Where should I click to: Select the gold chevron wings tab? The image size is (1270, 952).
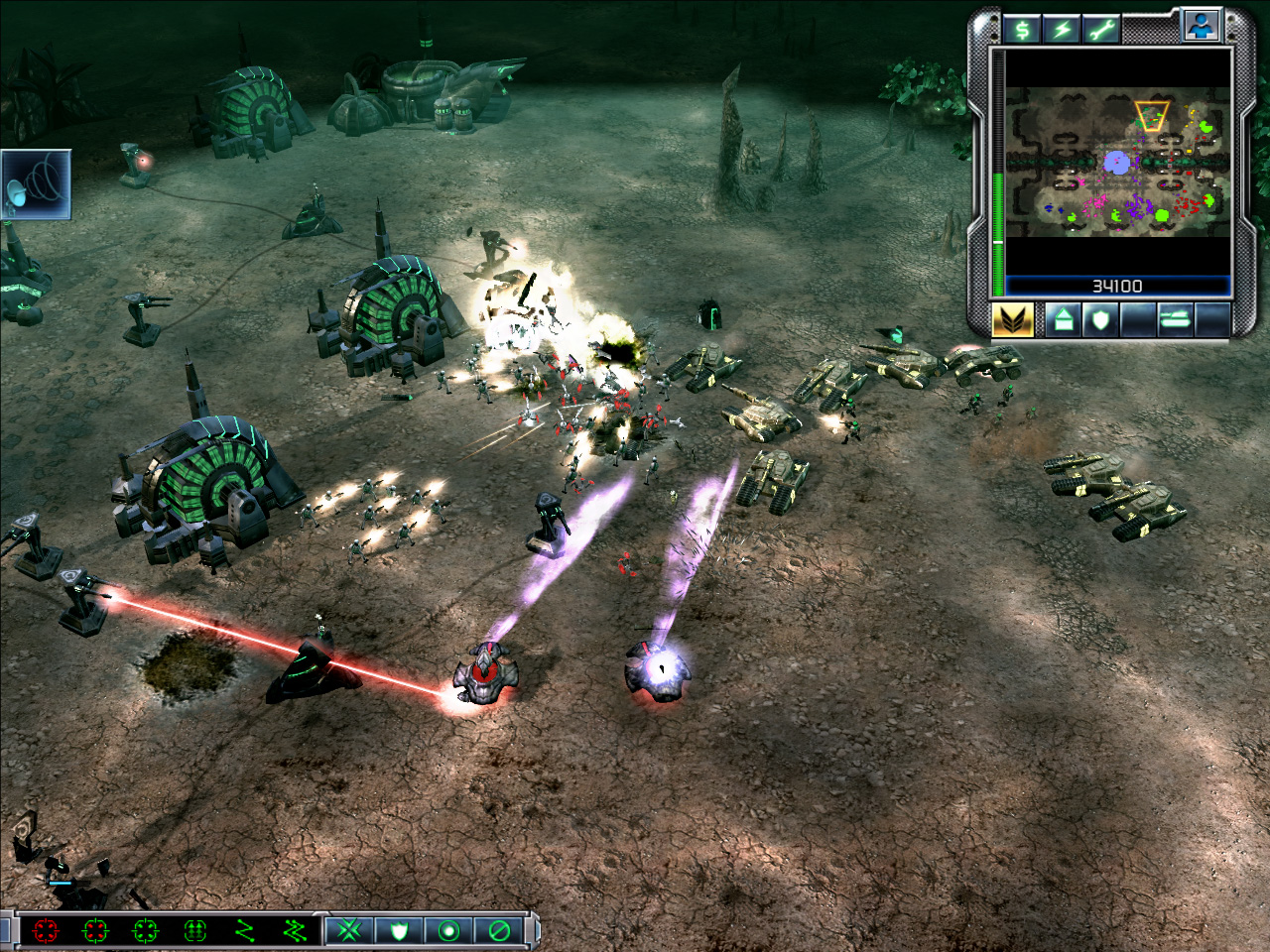1013,319
